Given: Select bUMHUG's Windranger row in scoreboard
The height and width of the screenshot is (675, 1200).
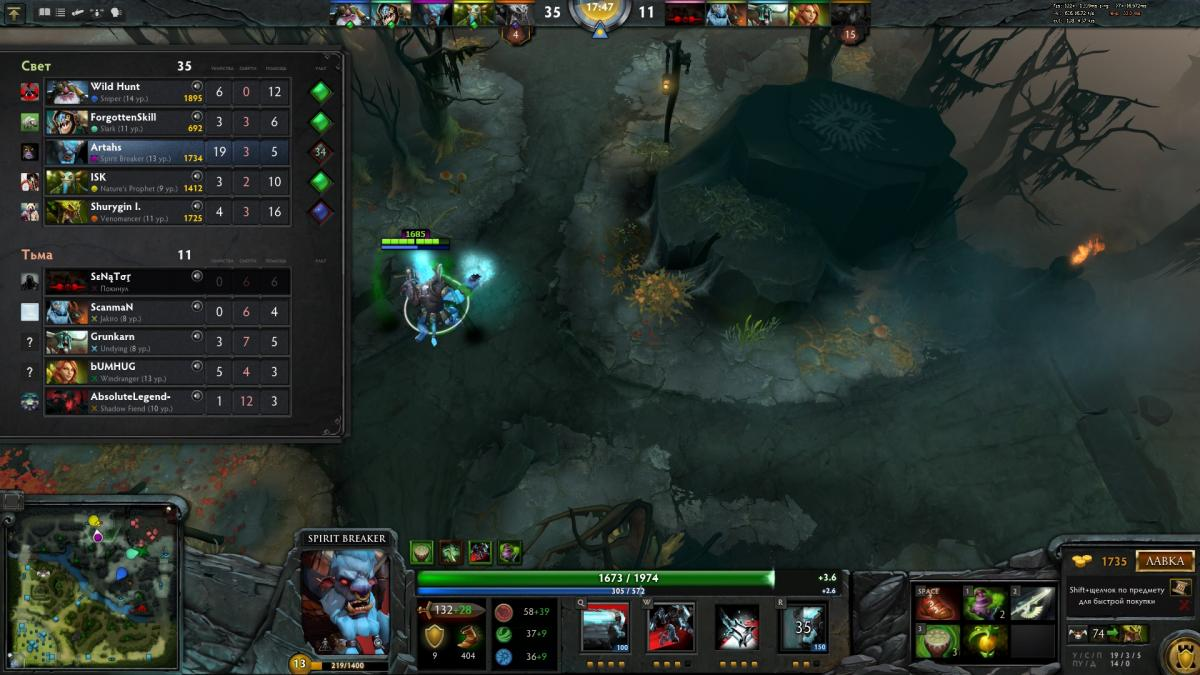Looking at the screenshot, I should [167, 372].
